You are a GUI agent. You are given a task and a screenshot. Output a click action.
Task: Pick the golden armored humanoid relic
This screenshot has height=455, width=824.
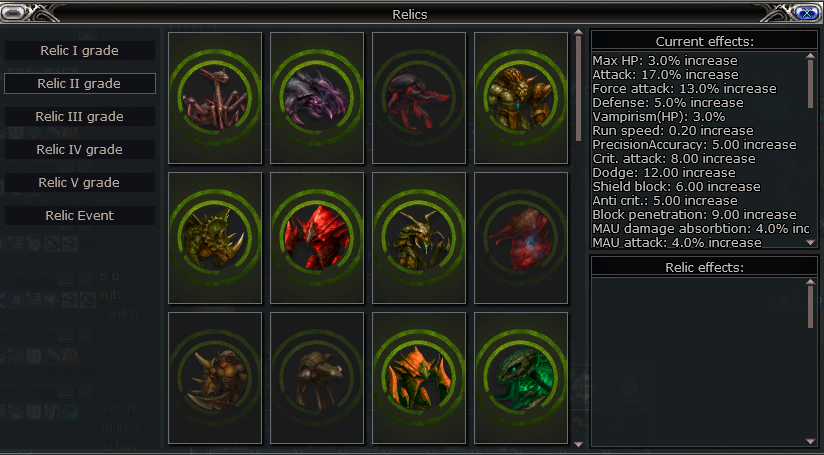(x=521, y=97)
